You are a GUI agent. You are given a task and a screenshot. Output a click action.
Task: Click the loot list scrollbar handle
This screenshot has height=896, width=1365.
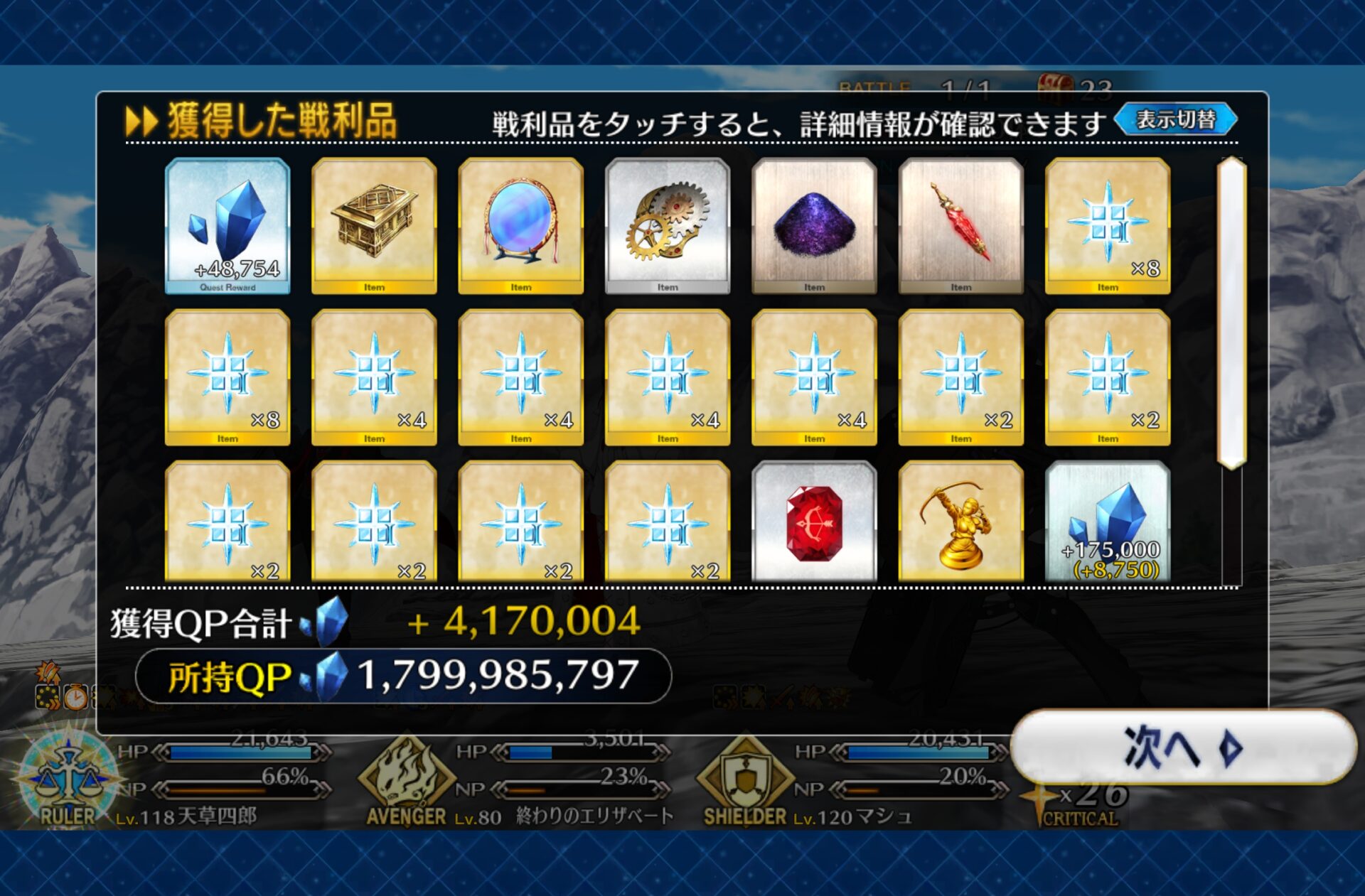click(1231, 313)
